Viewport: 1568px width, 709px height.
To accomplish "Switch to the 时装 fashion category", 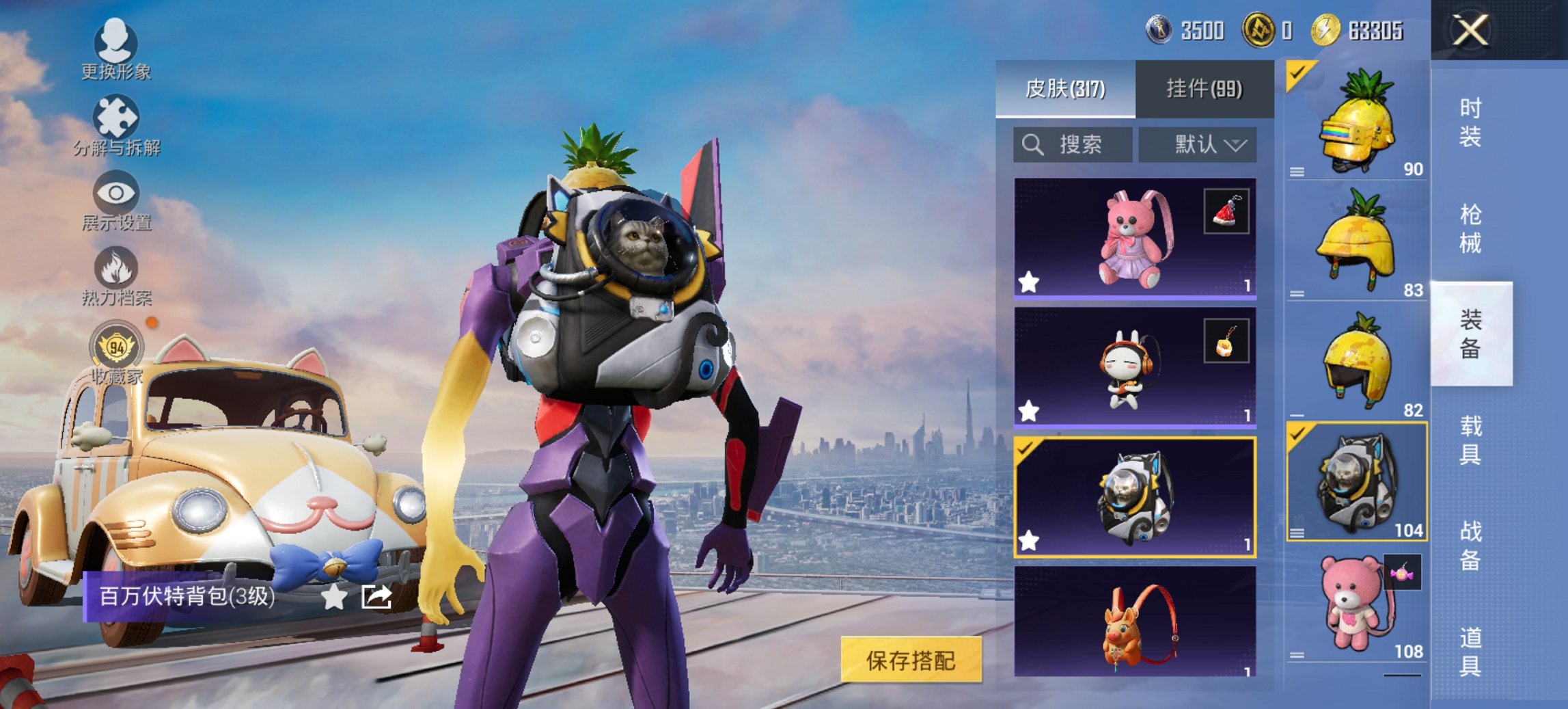I will [1470, 122].
